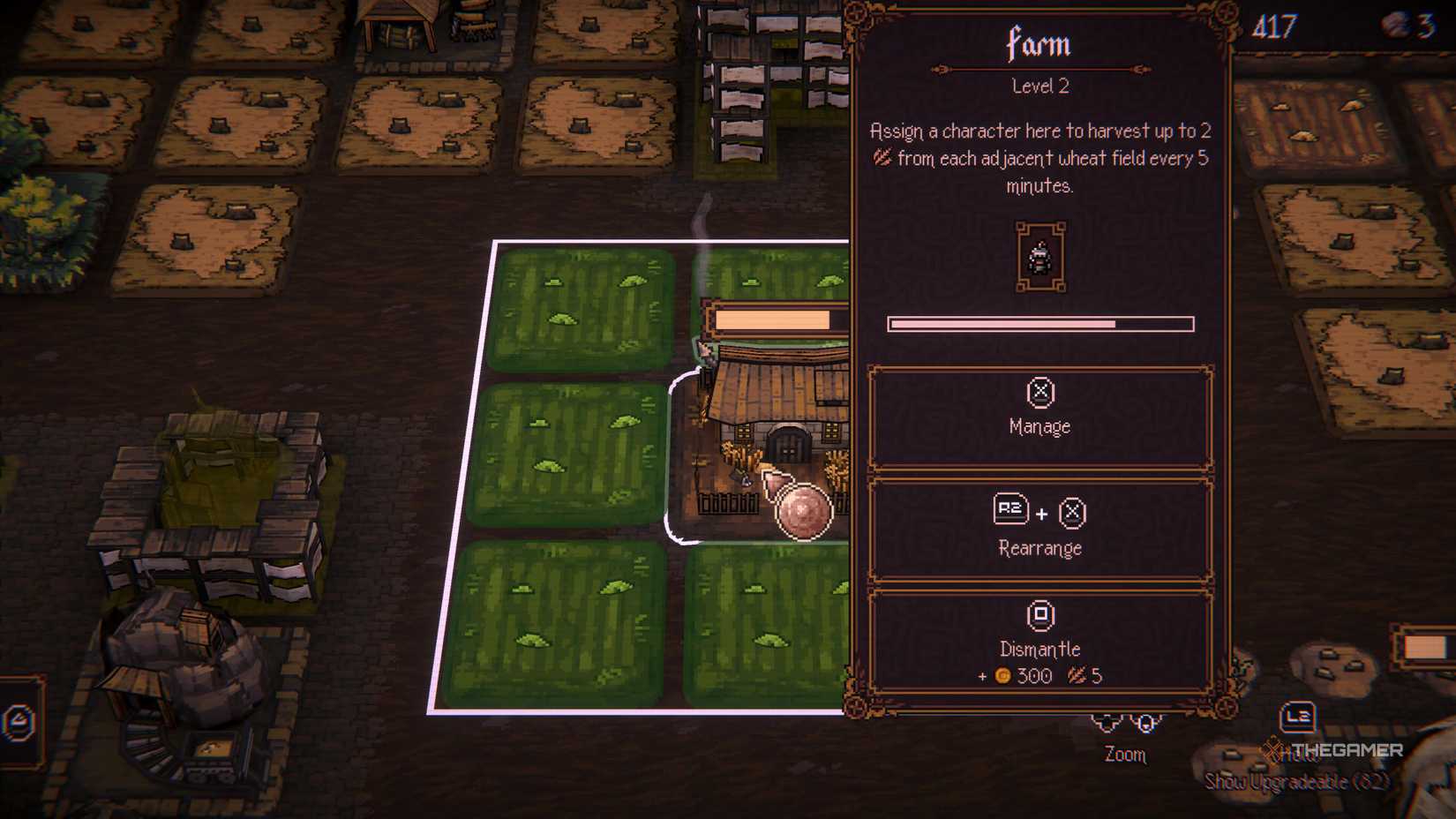This screenshot has height=819, width=1456.
Task: Click the square Dismantle icon
Action: click(1039, 615)
